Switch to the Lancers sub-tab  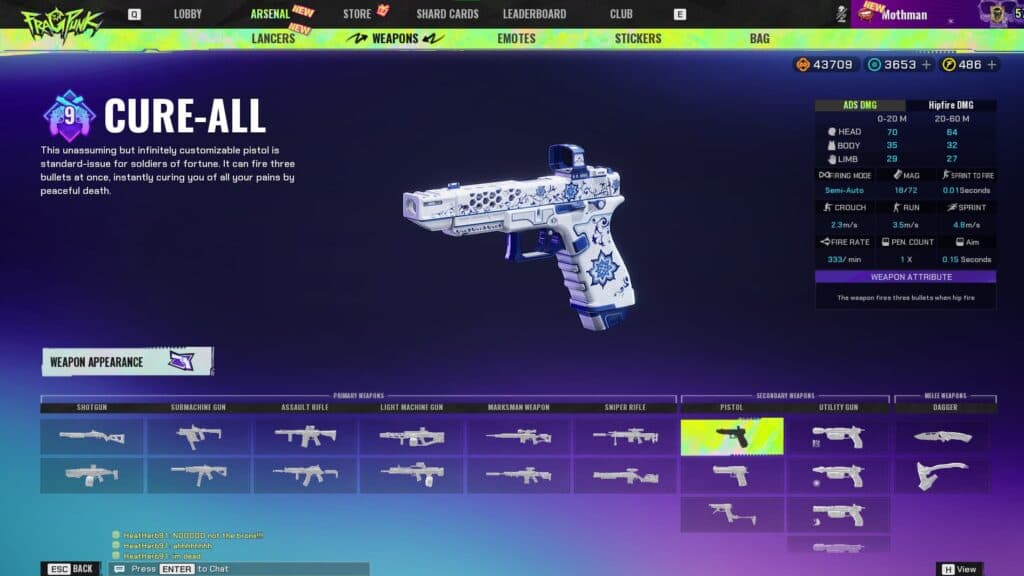[273, 39]
